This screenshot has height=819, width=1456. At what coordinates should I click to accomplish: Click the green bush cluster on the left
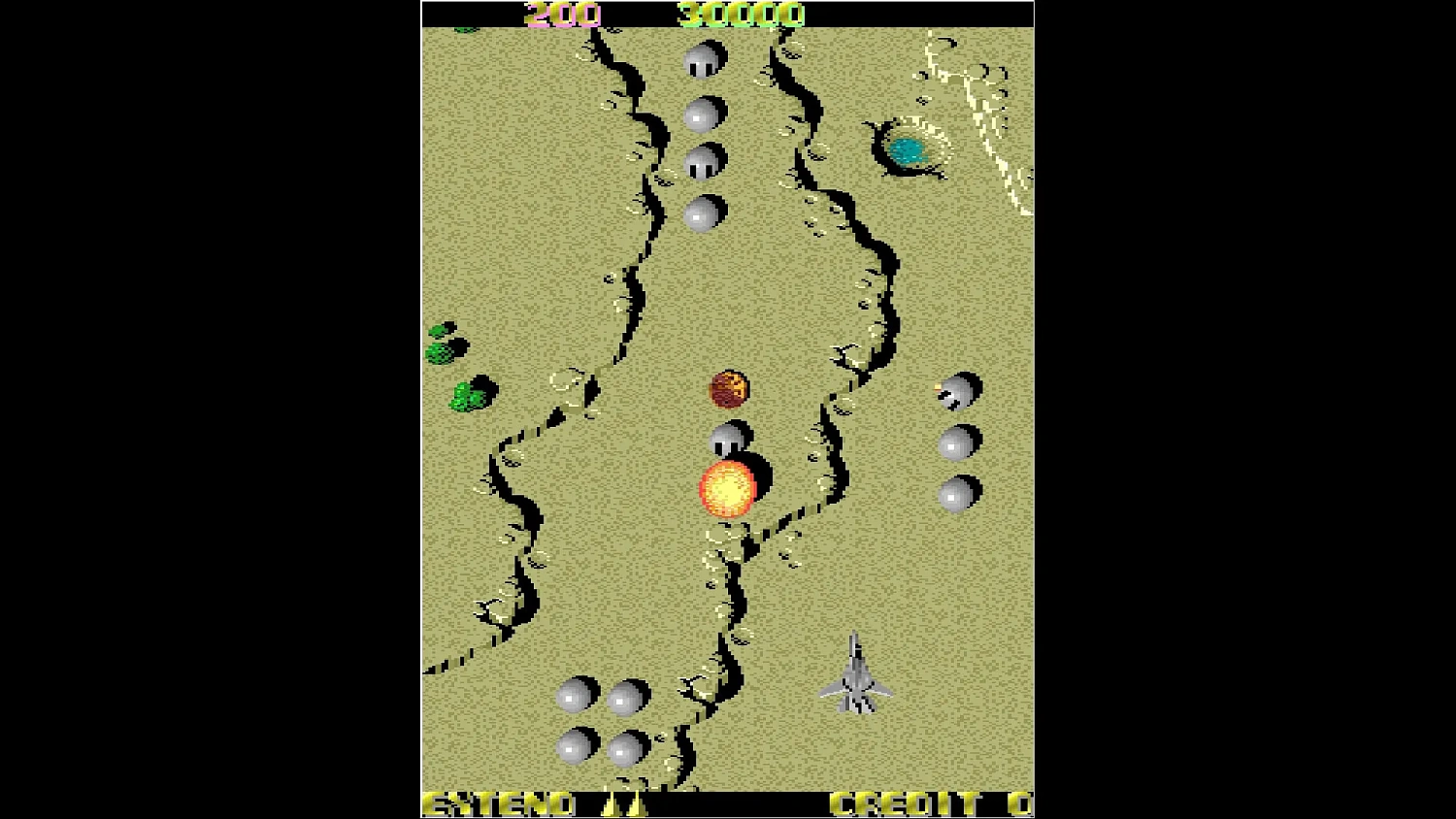pos(468,396)
